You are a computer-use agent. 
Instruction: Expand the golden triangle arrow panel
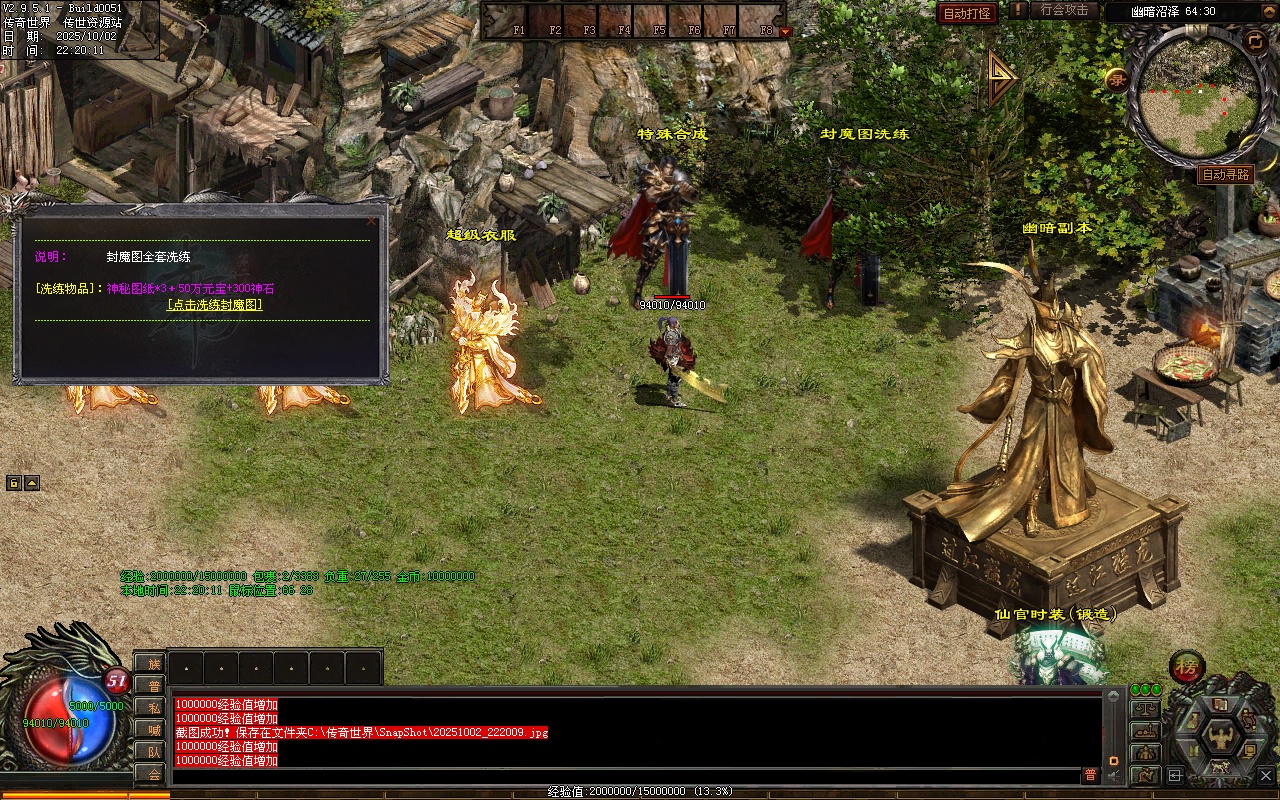point(1001,78)
